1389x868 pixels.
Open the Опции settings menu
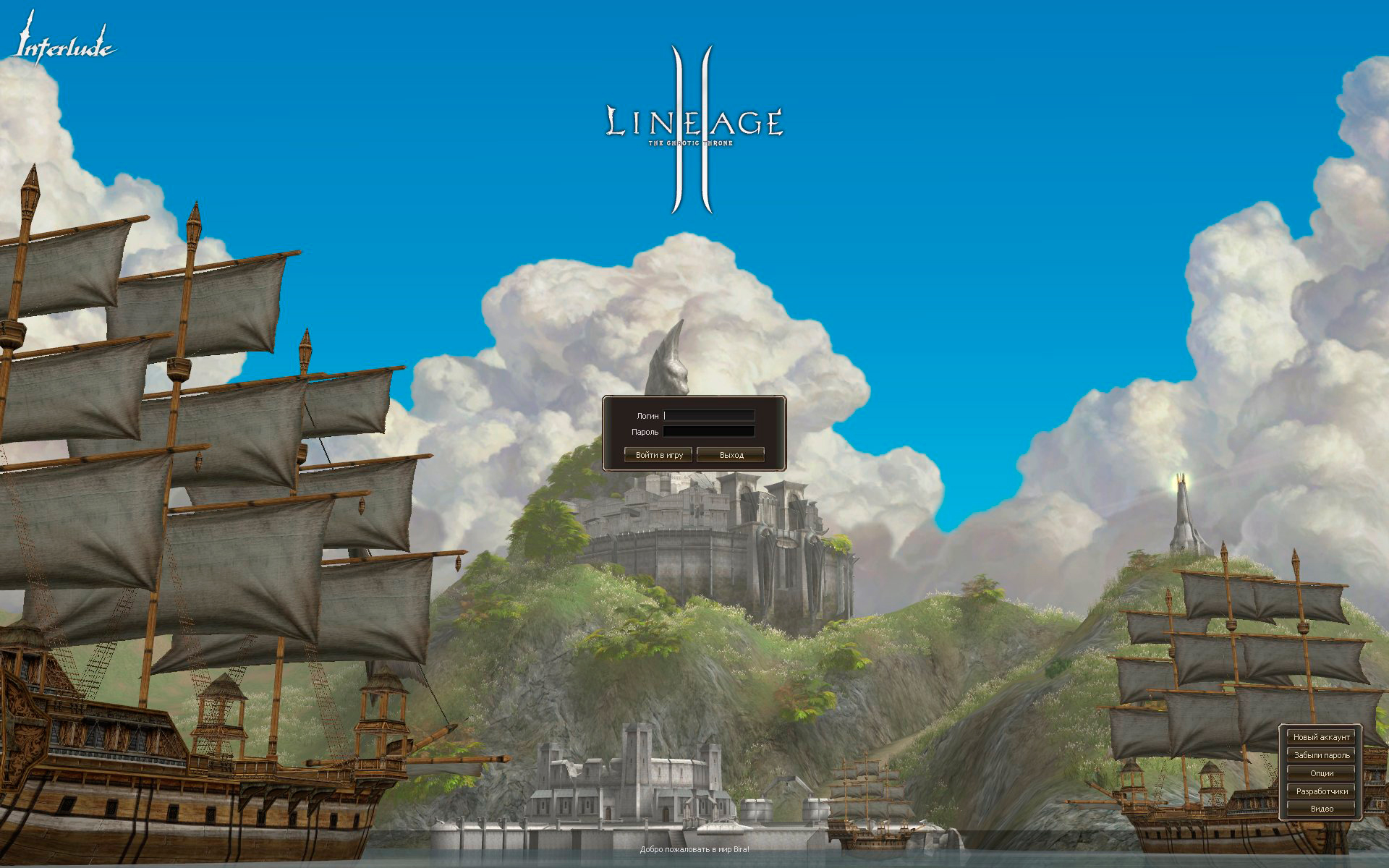click(1321, 773)
